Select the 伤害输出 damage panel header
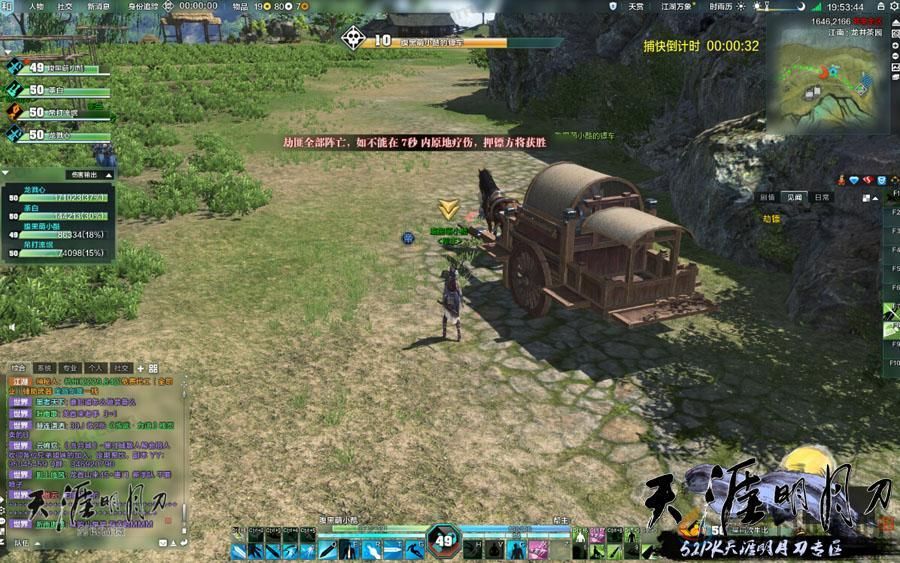Image resolution: width=900 pixels, height=563 pixels. [83, 174]
